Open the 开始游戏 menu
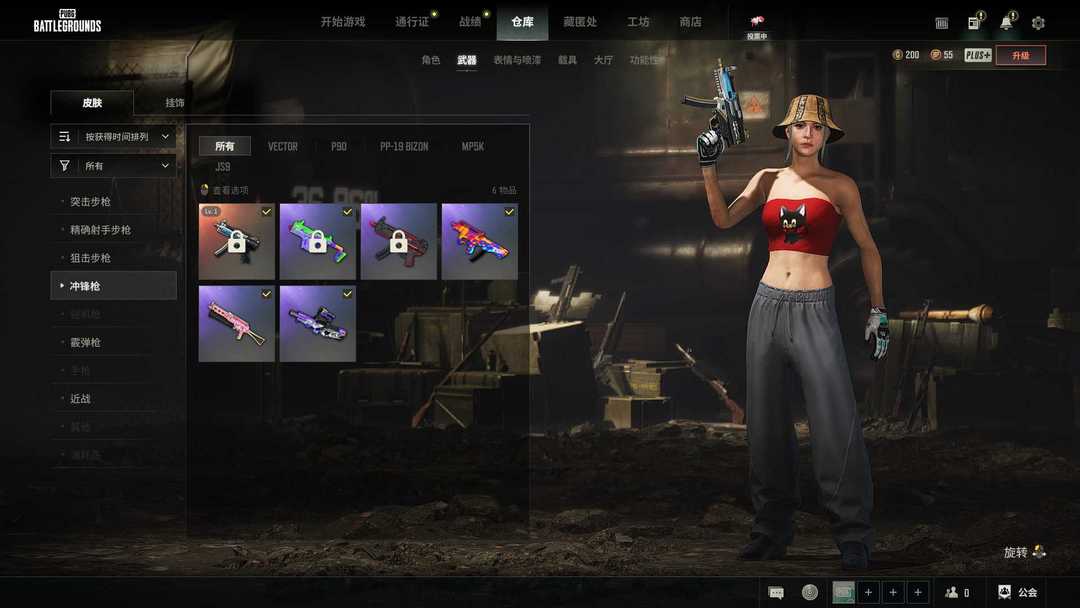The height and width of the screenshot is (608, 1080). click(343, 21)
